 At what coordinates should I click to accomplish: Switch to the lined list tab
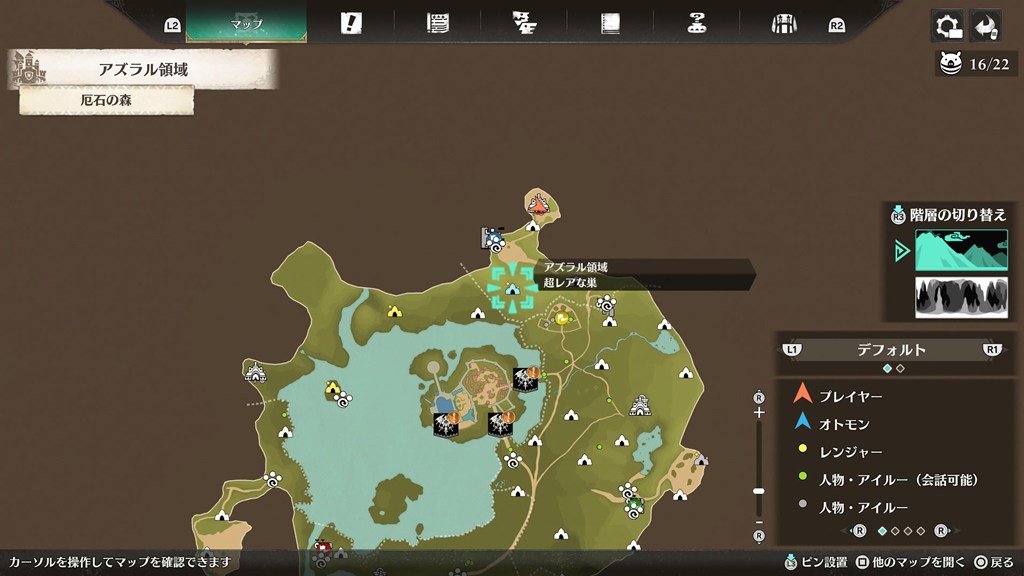pyautogui.click(x=437, y=23)
